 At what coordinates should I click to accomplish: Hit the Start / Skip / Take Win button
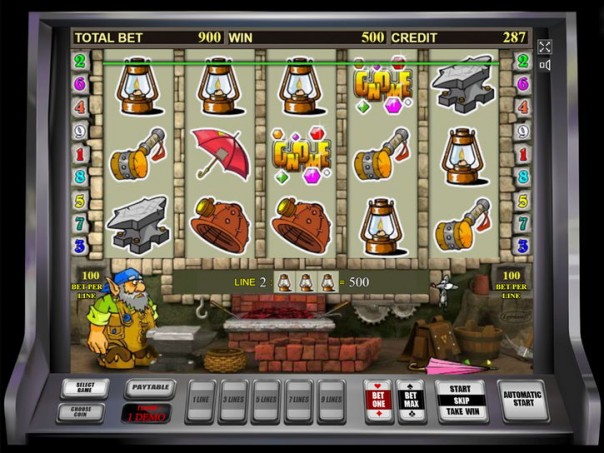461,400
